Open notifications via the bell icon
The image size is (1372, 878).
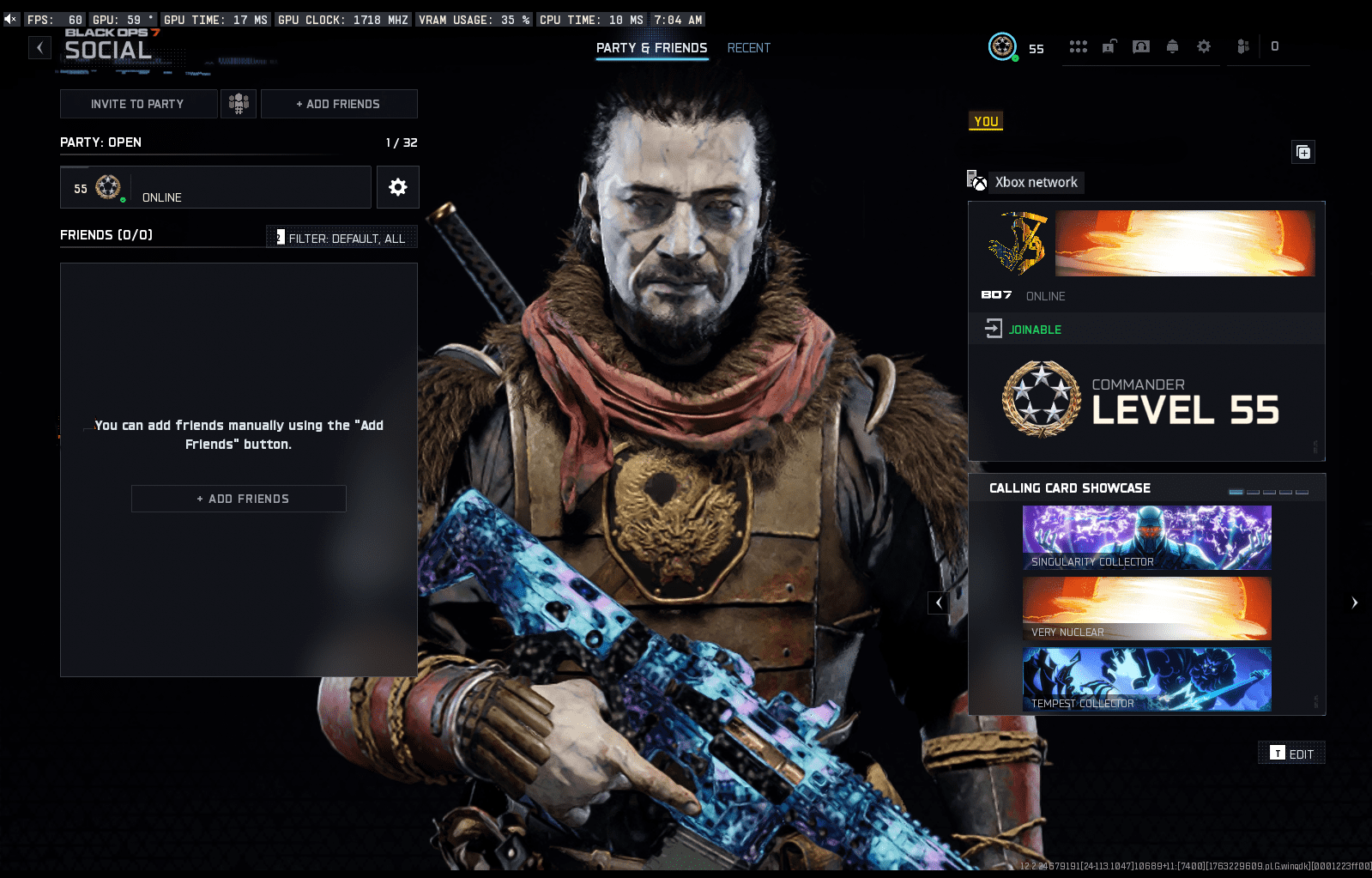click(x=1173, y=47)
